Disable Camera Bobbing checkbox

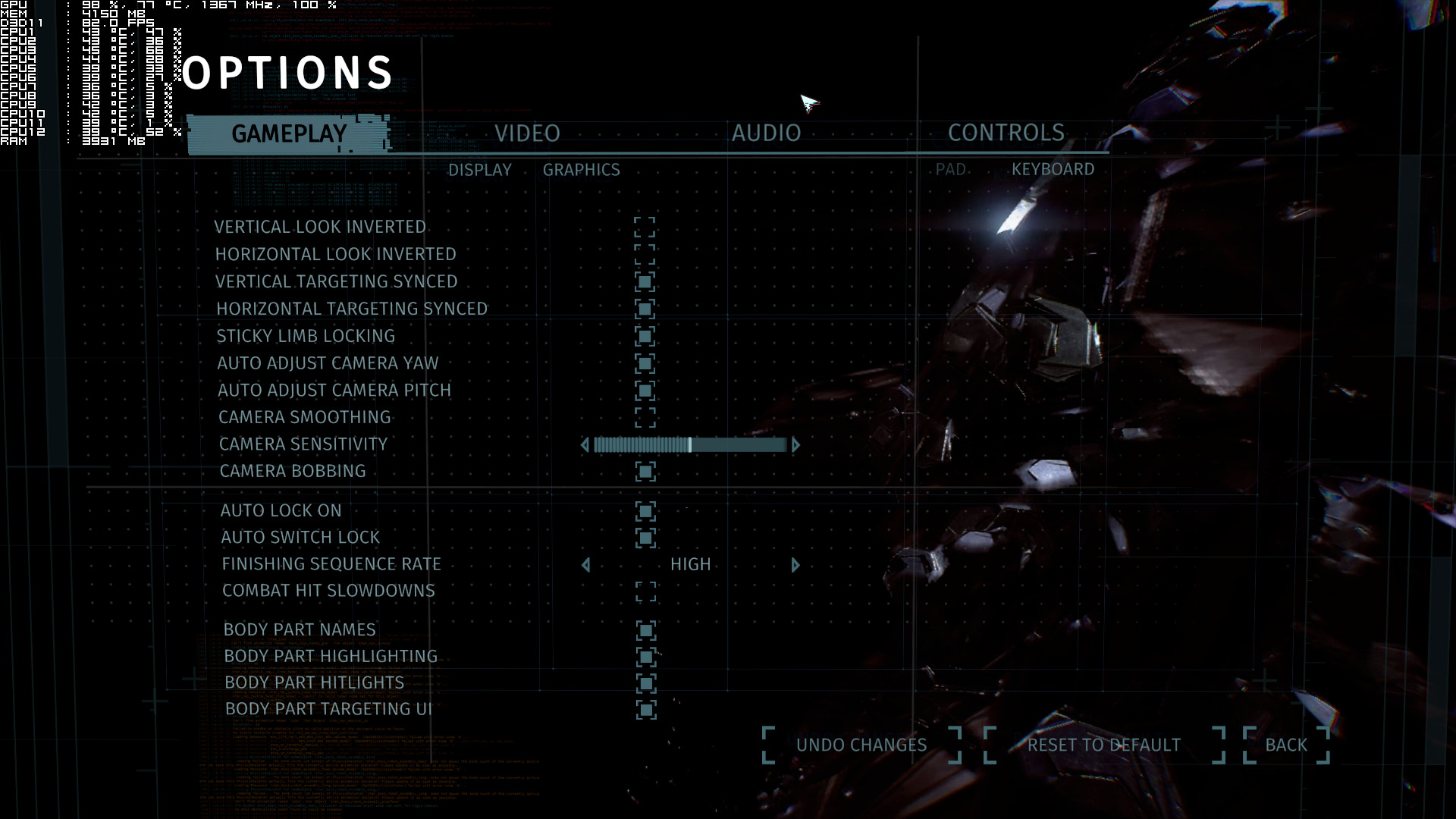(645, 472)
